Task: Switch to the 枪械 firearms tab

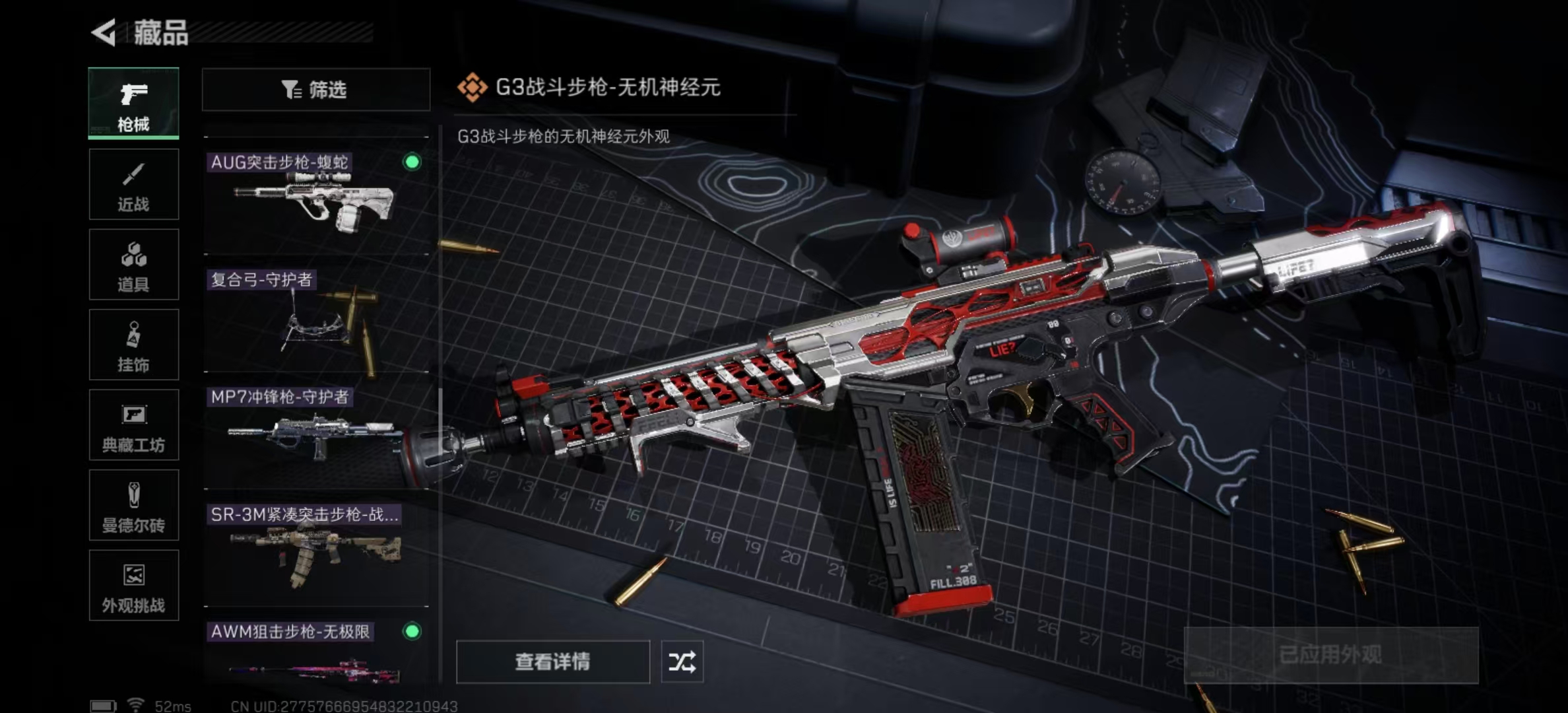Action: pyautogui.click(x=134, y=103)
